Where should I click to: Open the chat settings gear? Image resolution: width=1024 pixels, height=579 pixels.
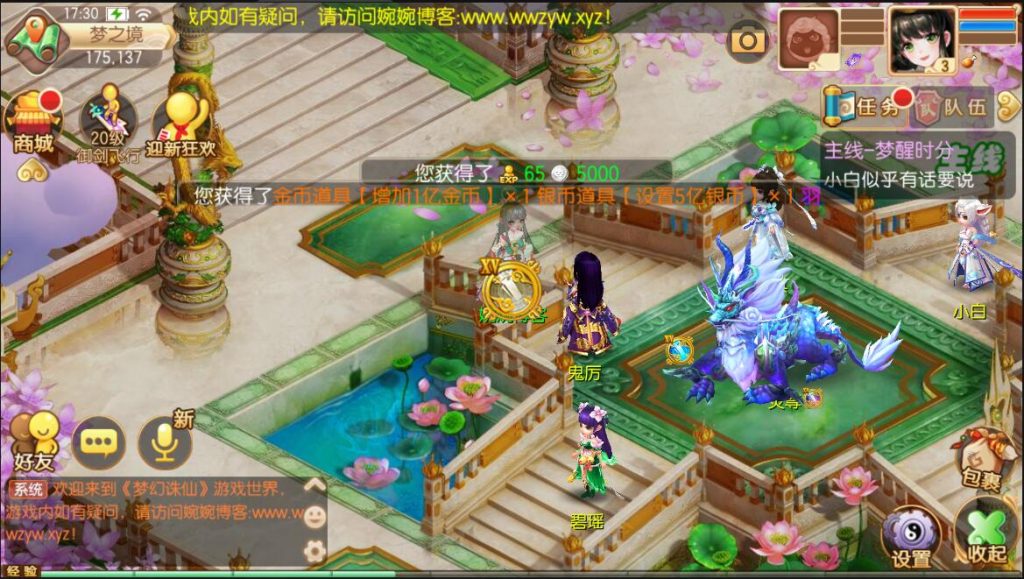click(x=314, y=550)
